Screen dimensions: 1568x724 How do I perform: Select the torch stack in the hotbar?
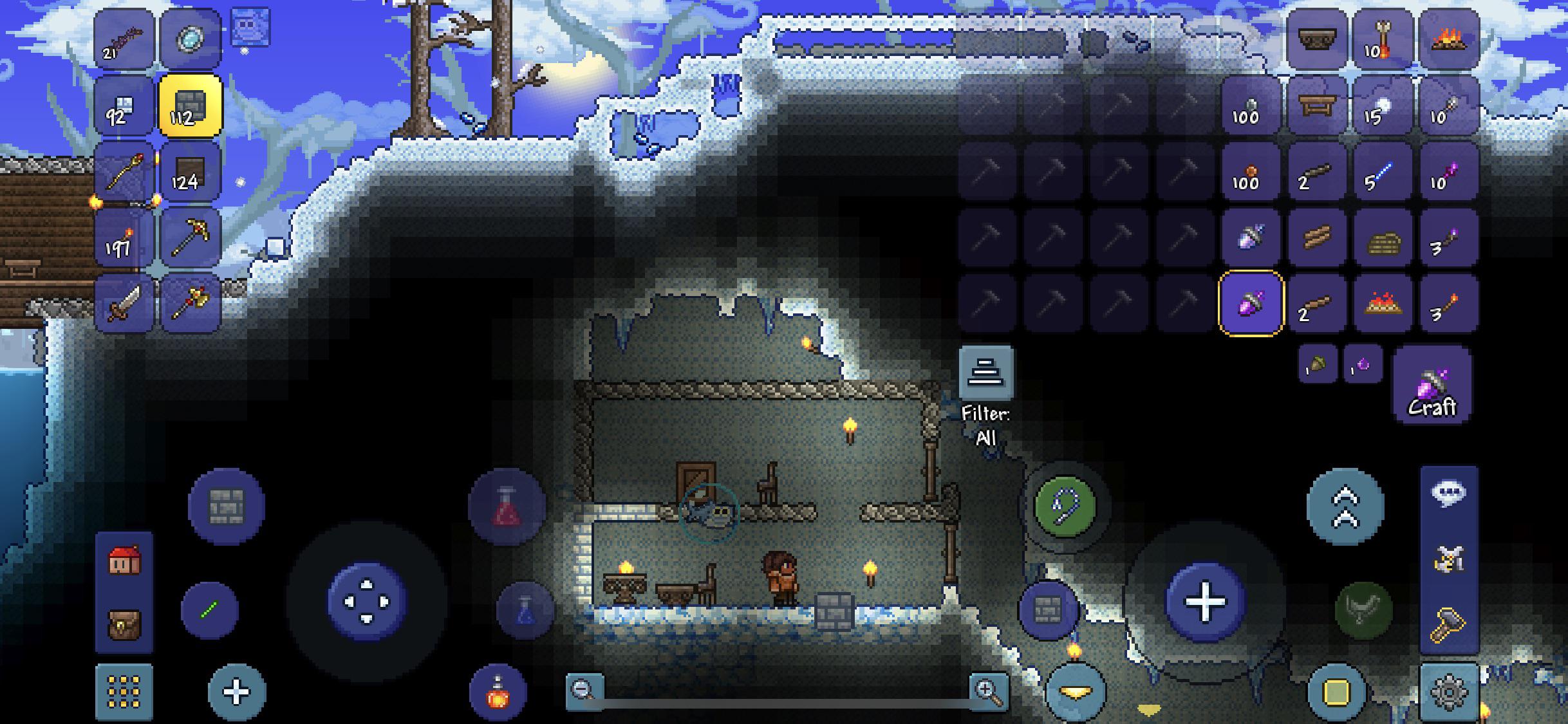(x=125, y=237)
